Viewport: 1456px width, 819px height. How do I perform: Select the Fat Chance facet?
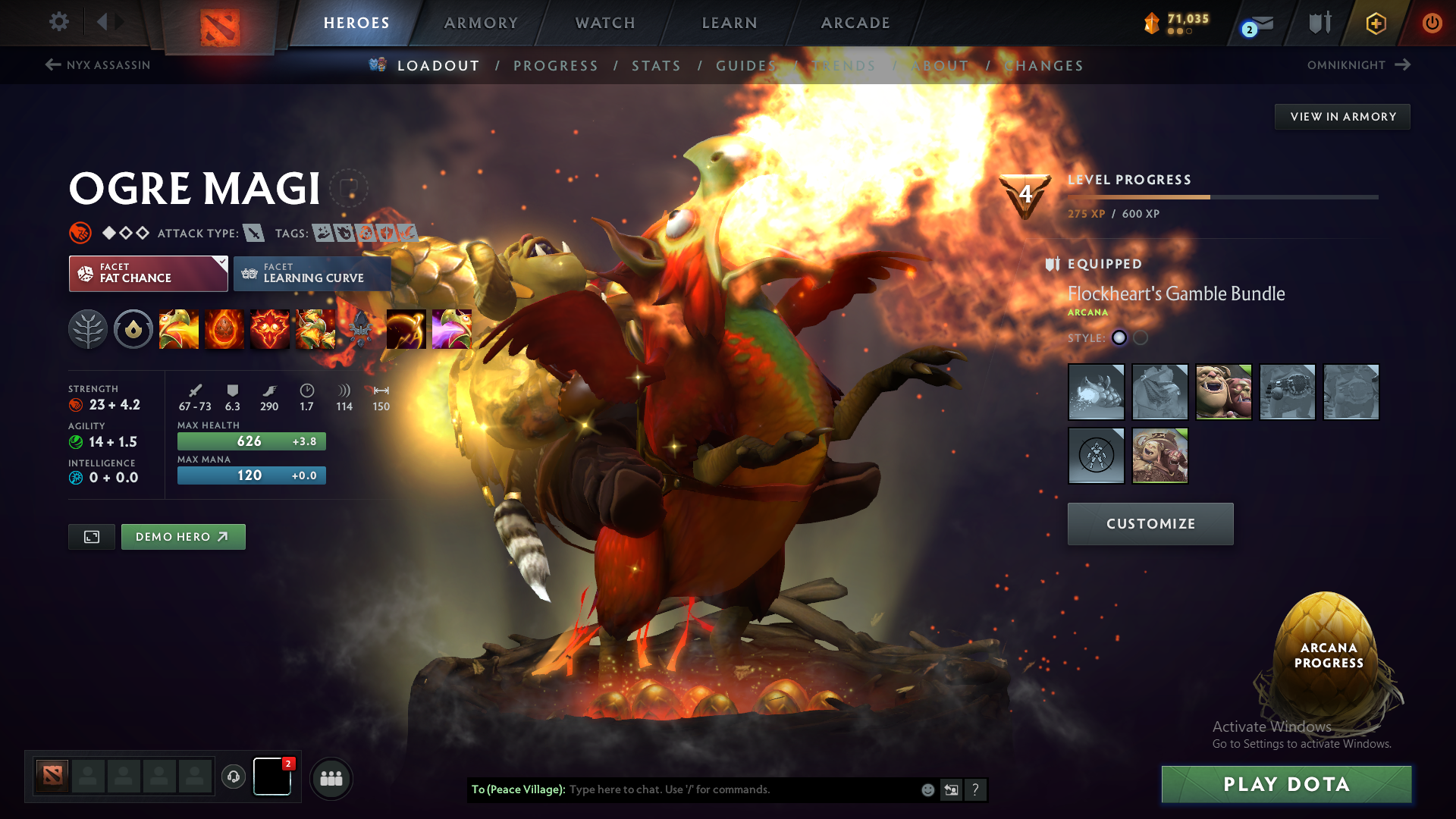(144, 273)
